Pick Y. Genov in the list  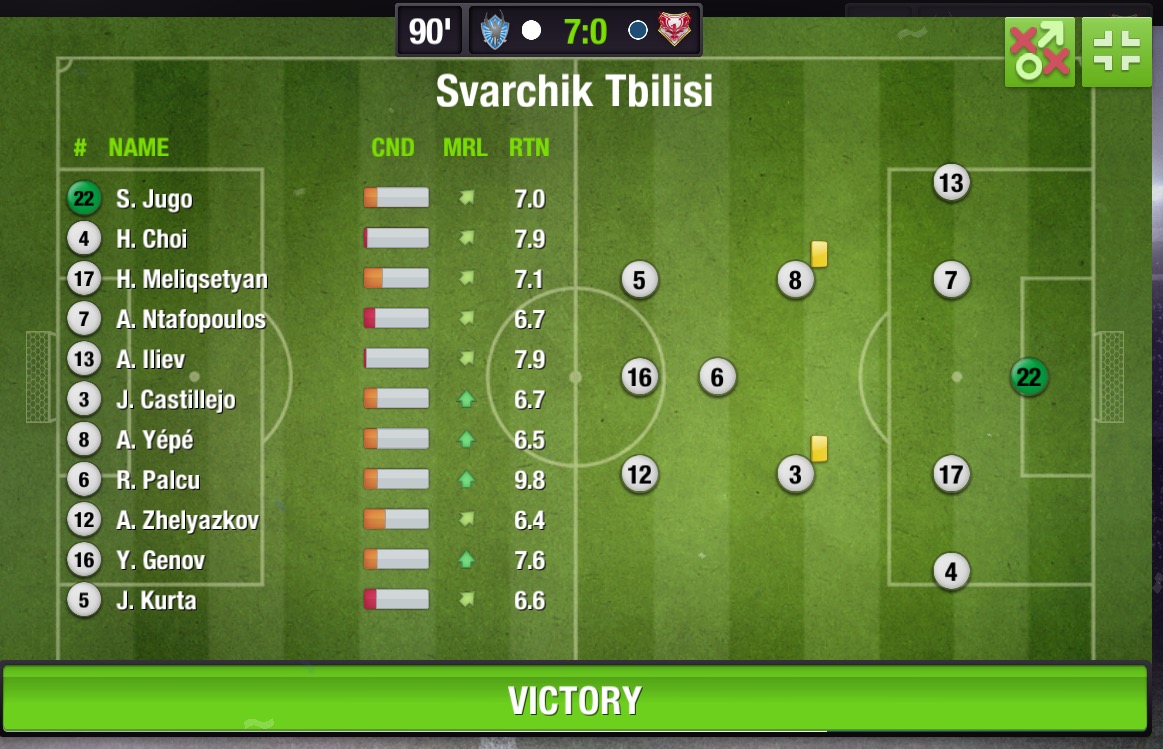[x=160, y=561]
